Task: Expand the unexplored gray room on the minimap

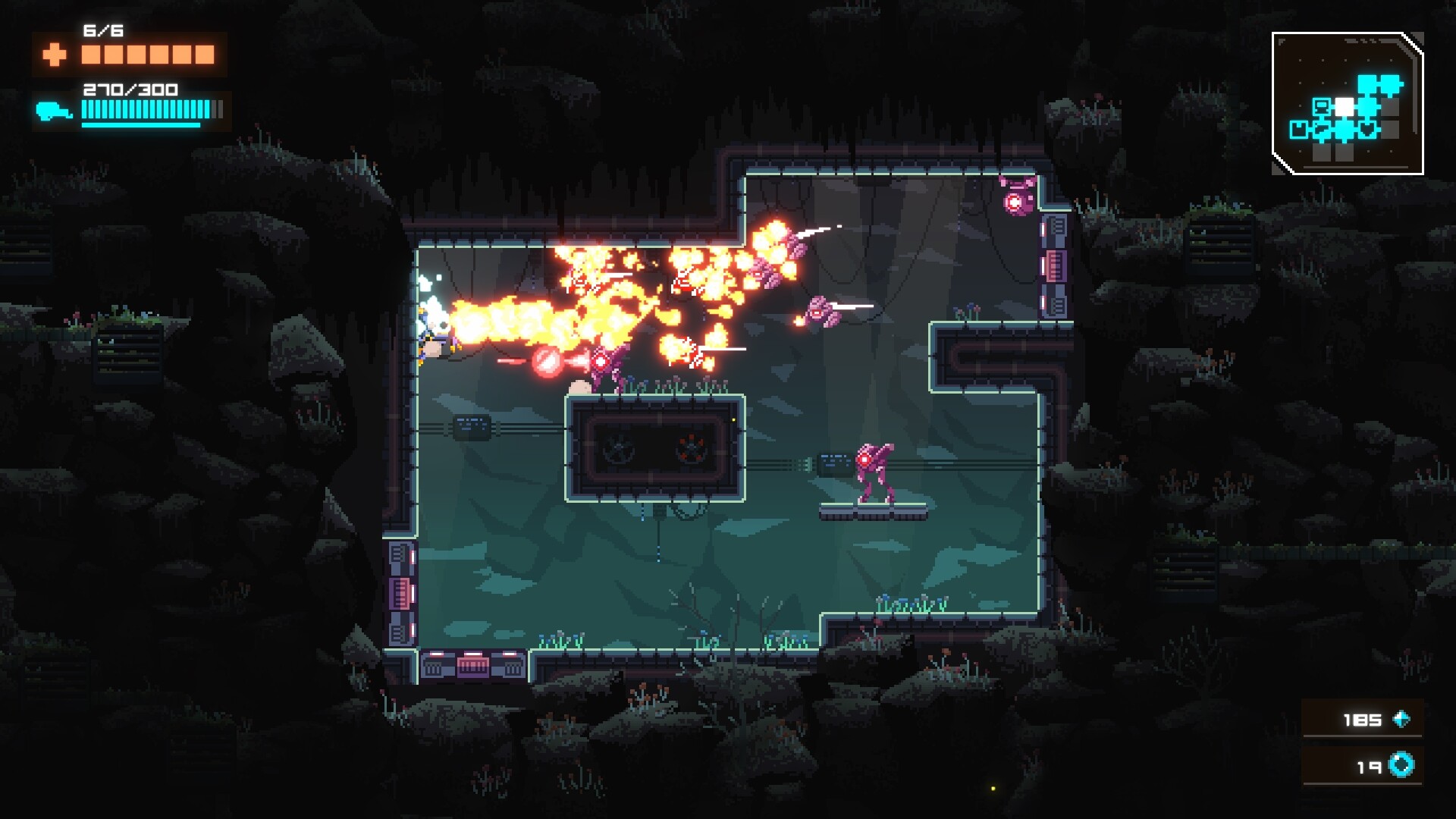Action: pyautogui.click(x=1389, y=105)
